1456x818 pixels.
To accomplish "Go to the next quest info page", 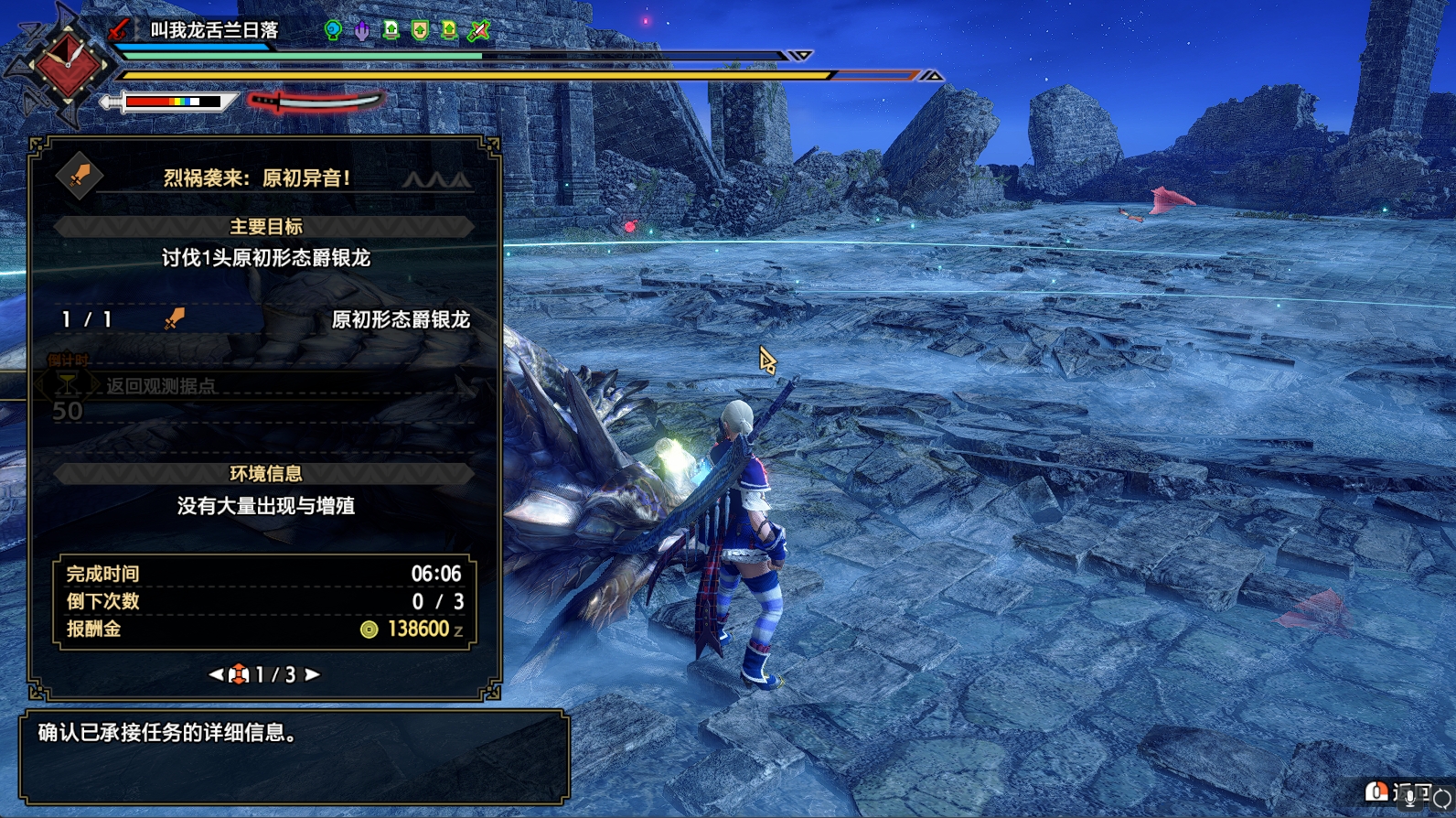I will tap(313, 674).
